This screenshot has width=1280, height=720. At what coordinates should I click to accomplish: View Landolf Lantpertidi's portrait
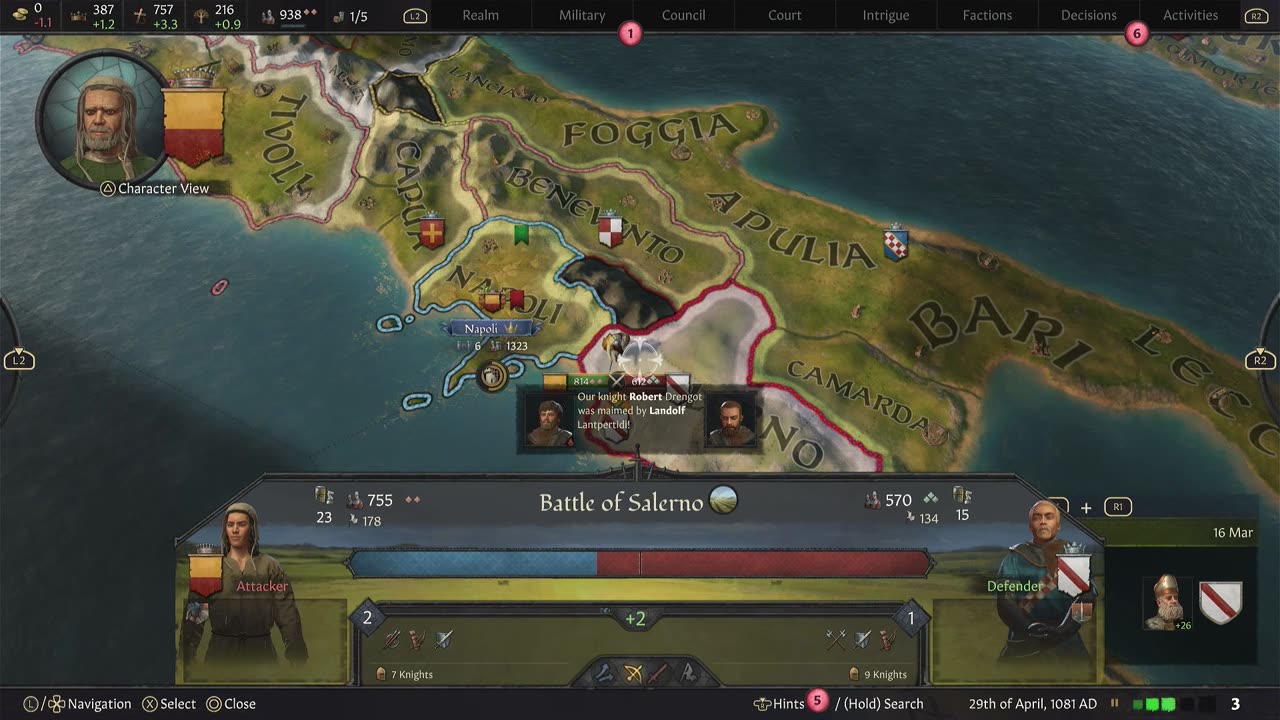[730, 423]
